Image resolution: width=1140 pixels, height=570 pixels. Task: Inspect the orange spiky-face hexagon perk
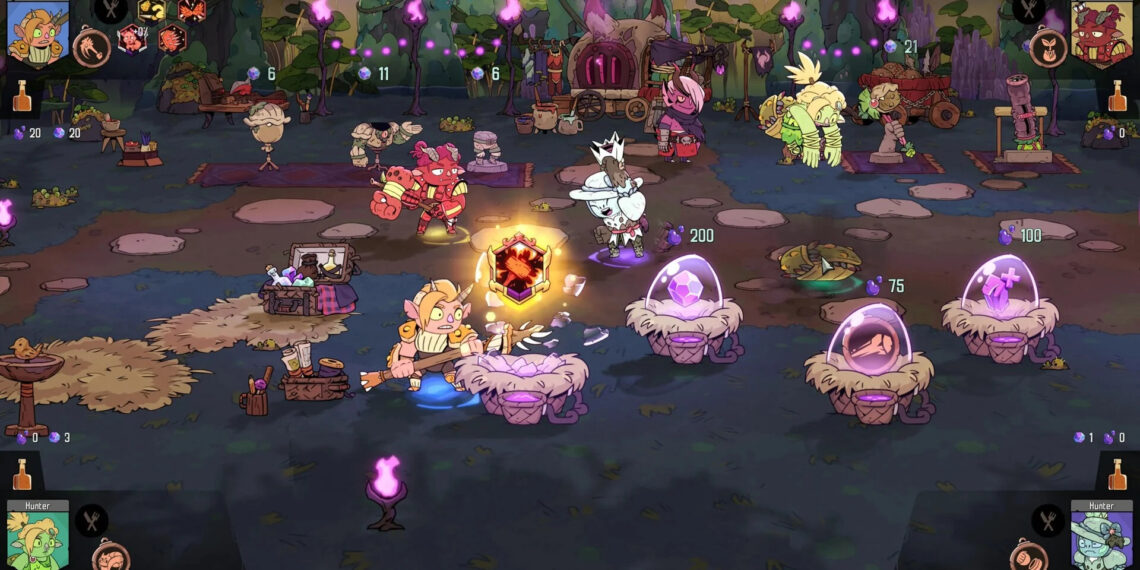(x=170, y=40)
